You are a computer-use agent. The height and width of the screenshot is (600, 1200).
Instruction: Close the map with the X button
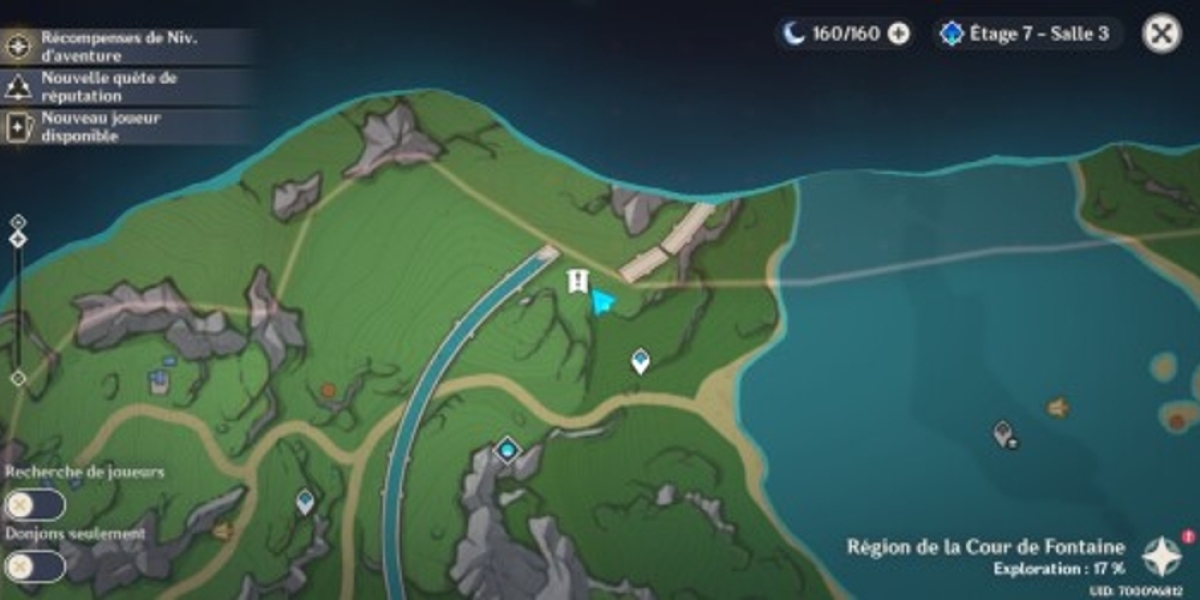[1160, 33]
